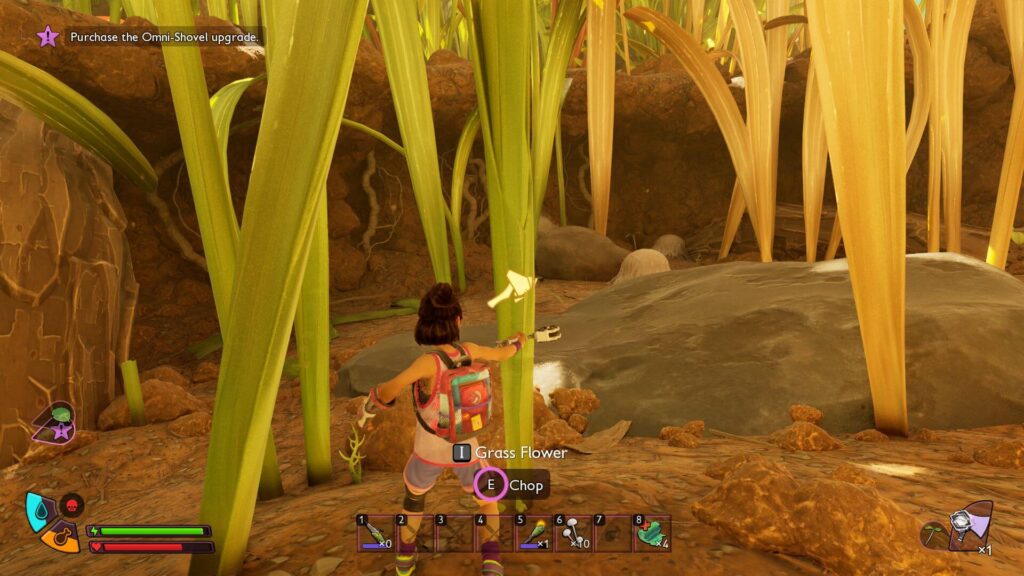Open the Omni-Shovel upgrade quest tracker
The image size is (1024, 576).
tap(165, 37)
